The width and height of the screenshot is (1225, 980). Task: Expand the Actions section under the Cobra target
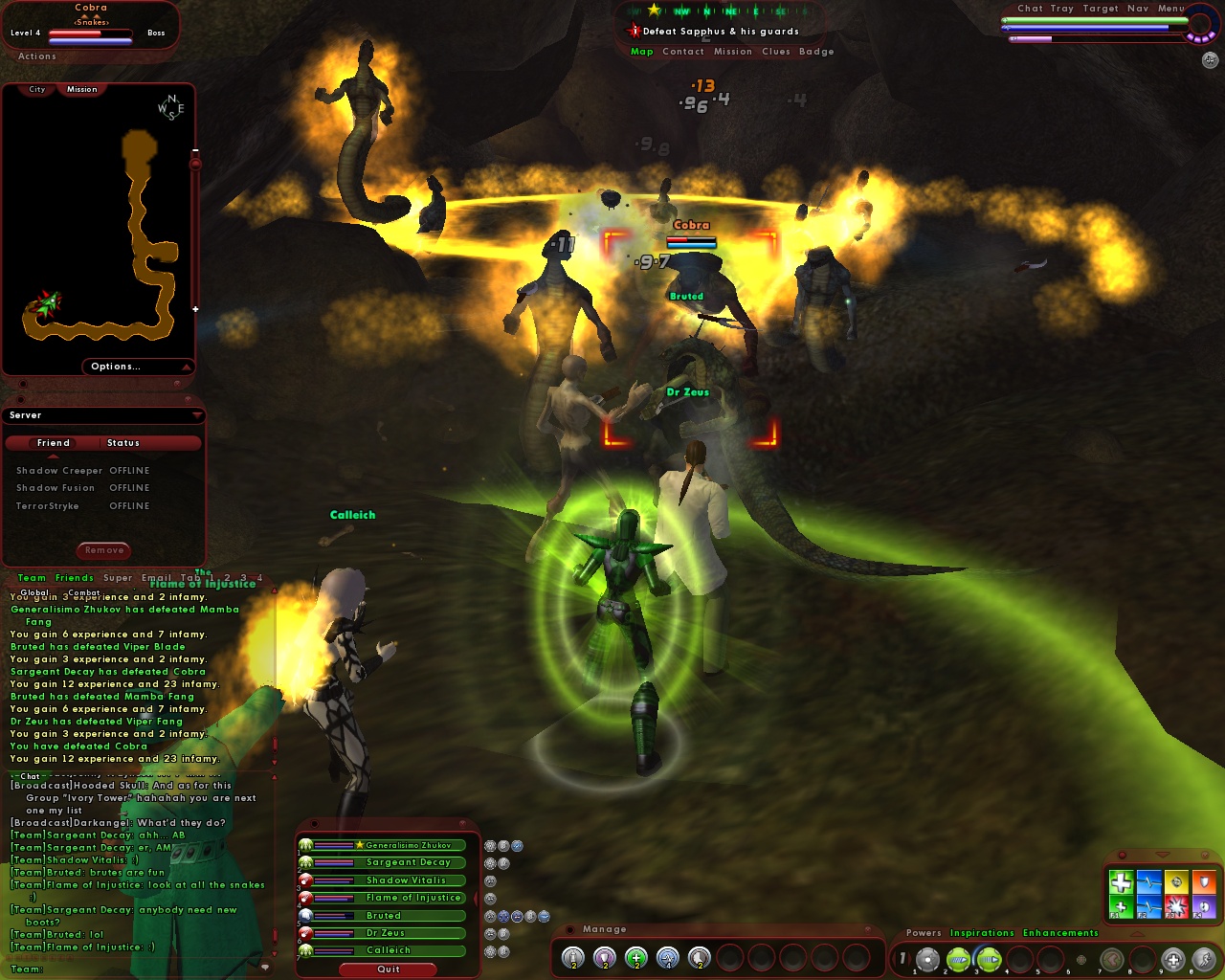(36, 56)
